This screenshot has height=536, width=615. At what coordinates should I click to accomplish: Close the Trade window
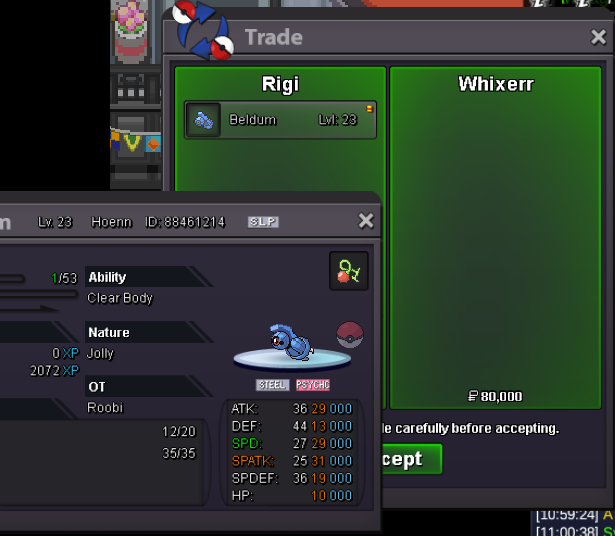598,38
